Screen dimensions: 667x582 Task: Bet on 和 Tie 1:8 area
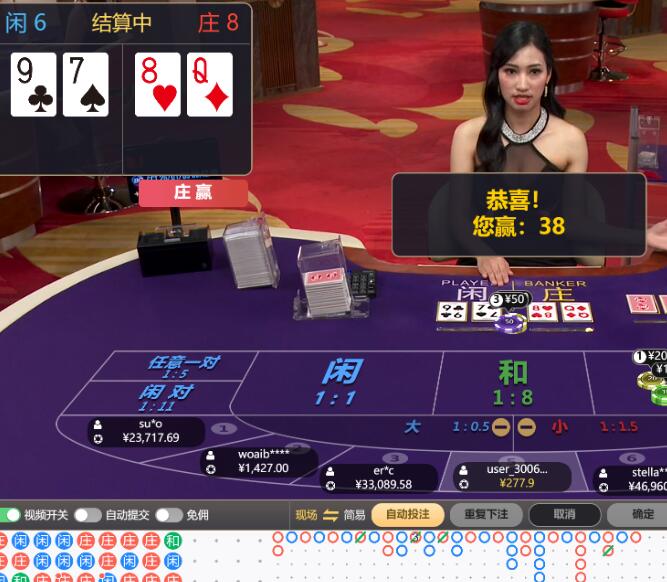click(513, 382)
